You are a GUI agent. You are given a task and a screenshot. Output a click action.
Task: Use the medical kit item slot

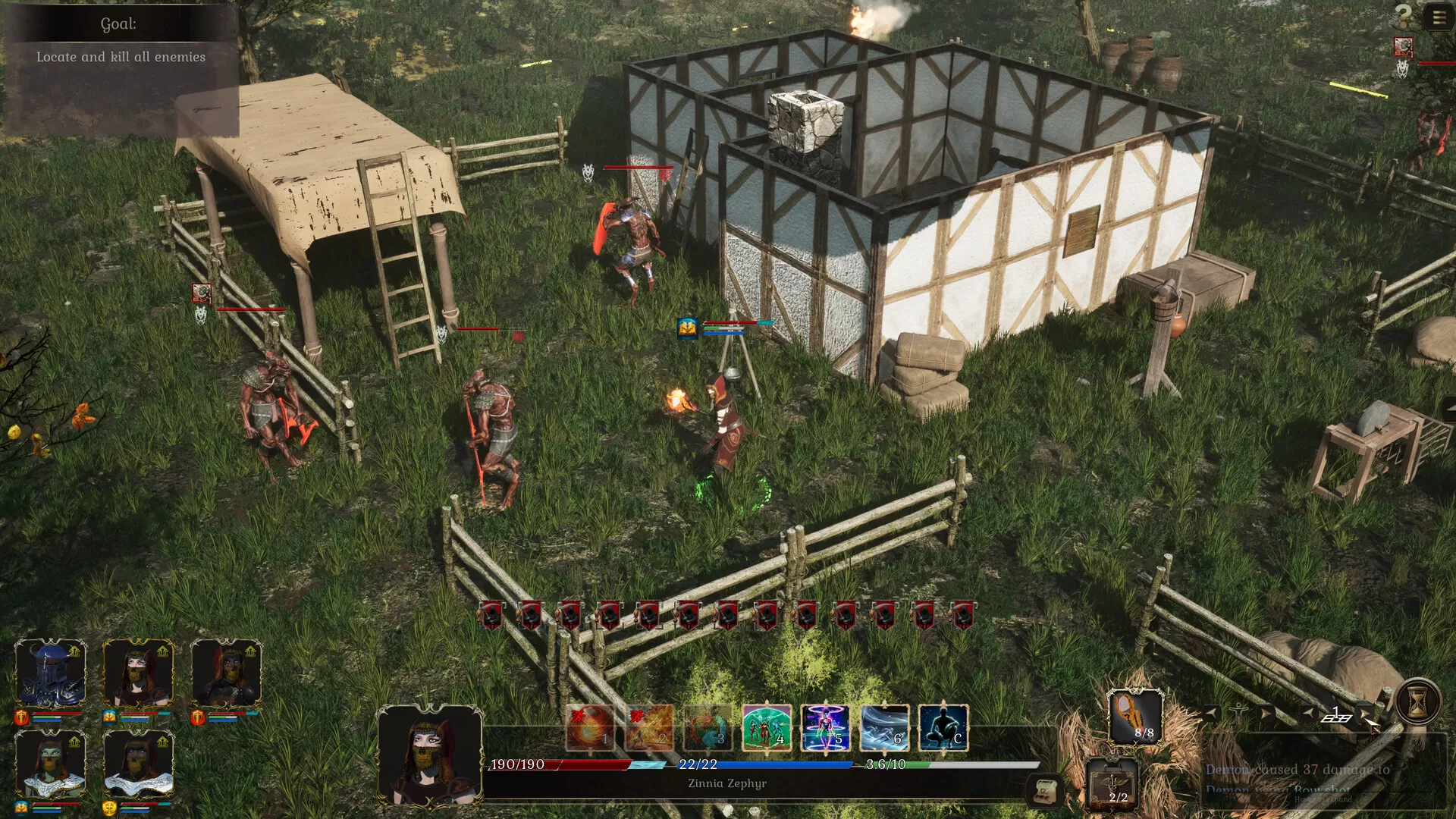point(1112,783)
